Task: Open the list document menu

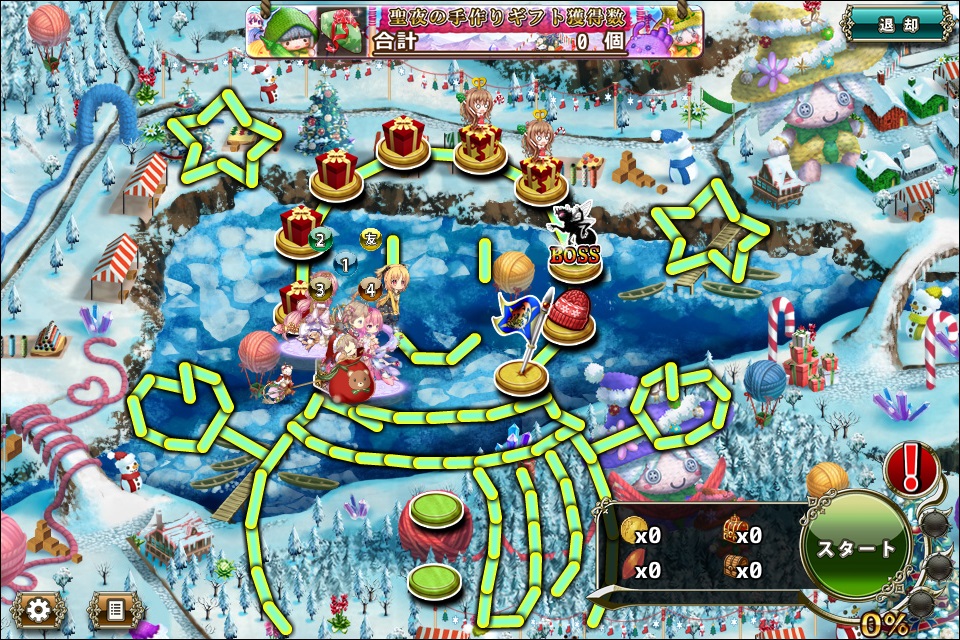Action: [115, 608]
